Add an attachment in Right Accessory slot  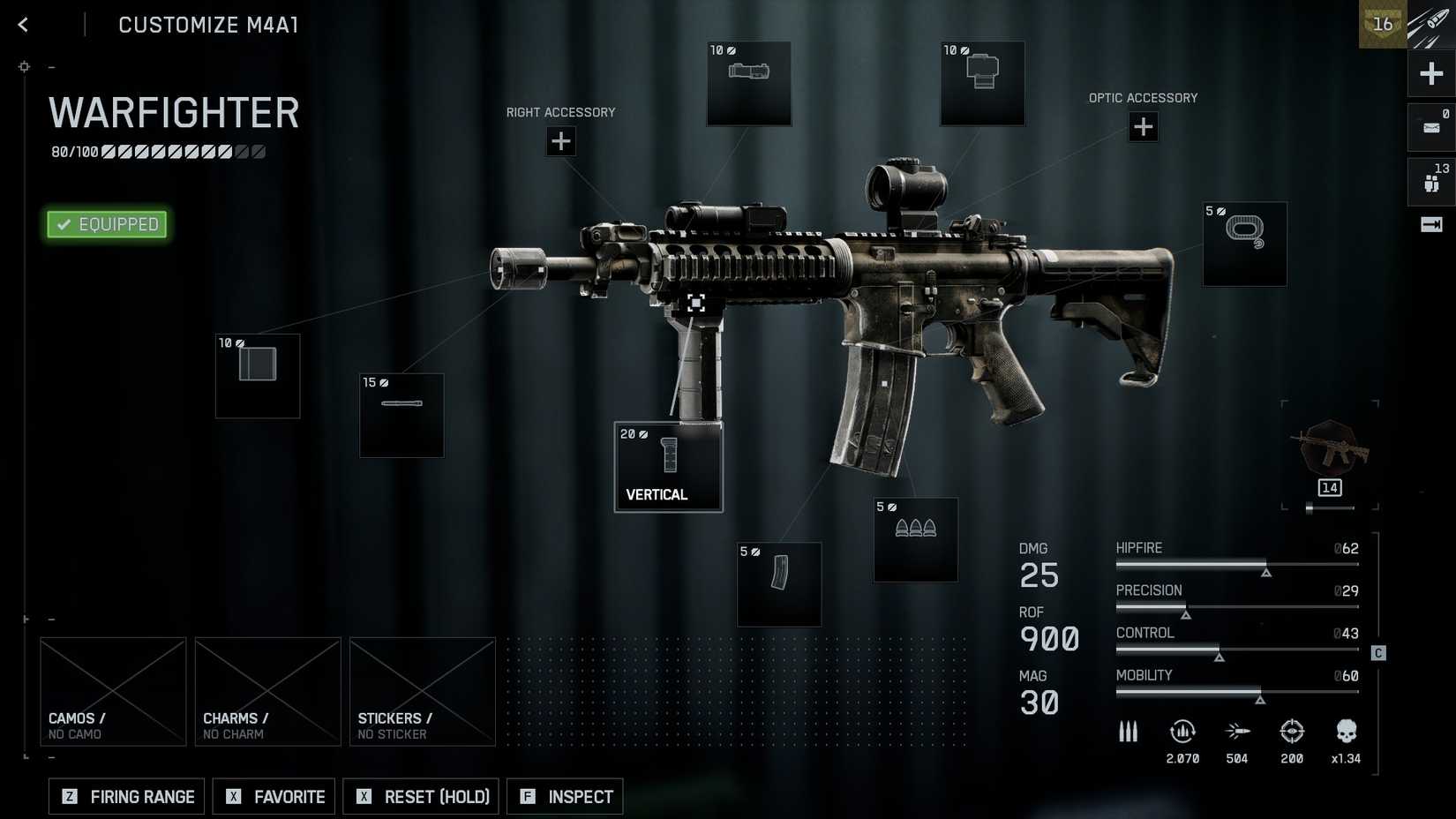click(x=561, y=140)
